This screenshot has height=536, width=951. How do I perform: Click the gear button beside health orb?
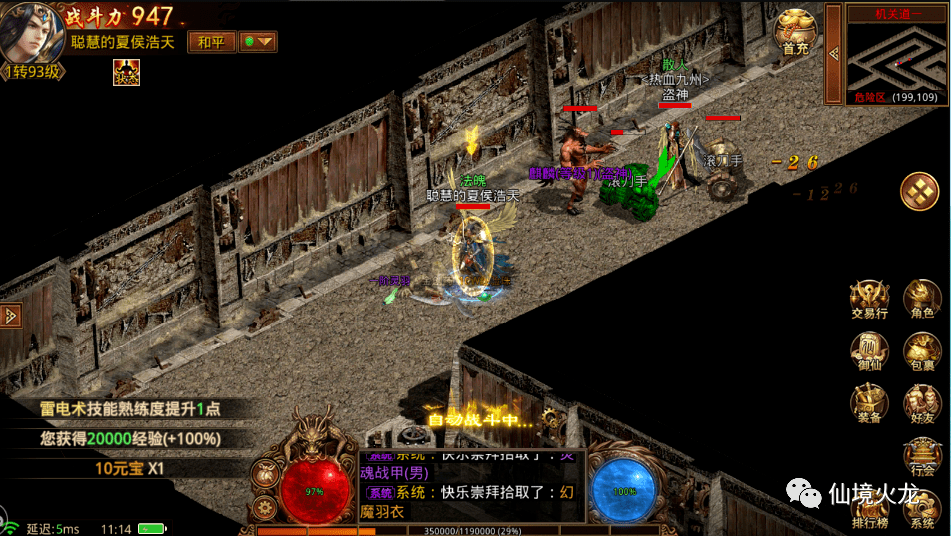(266, 507)
